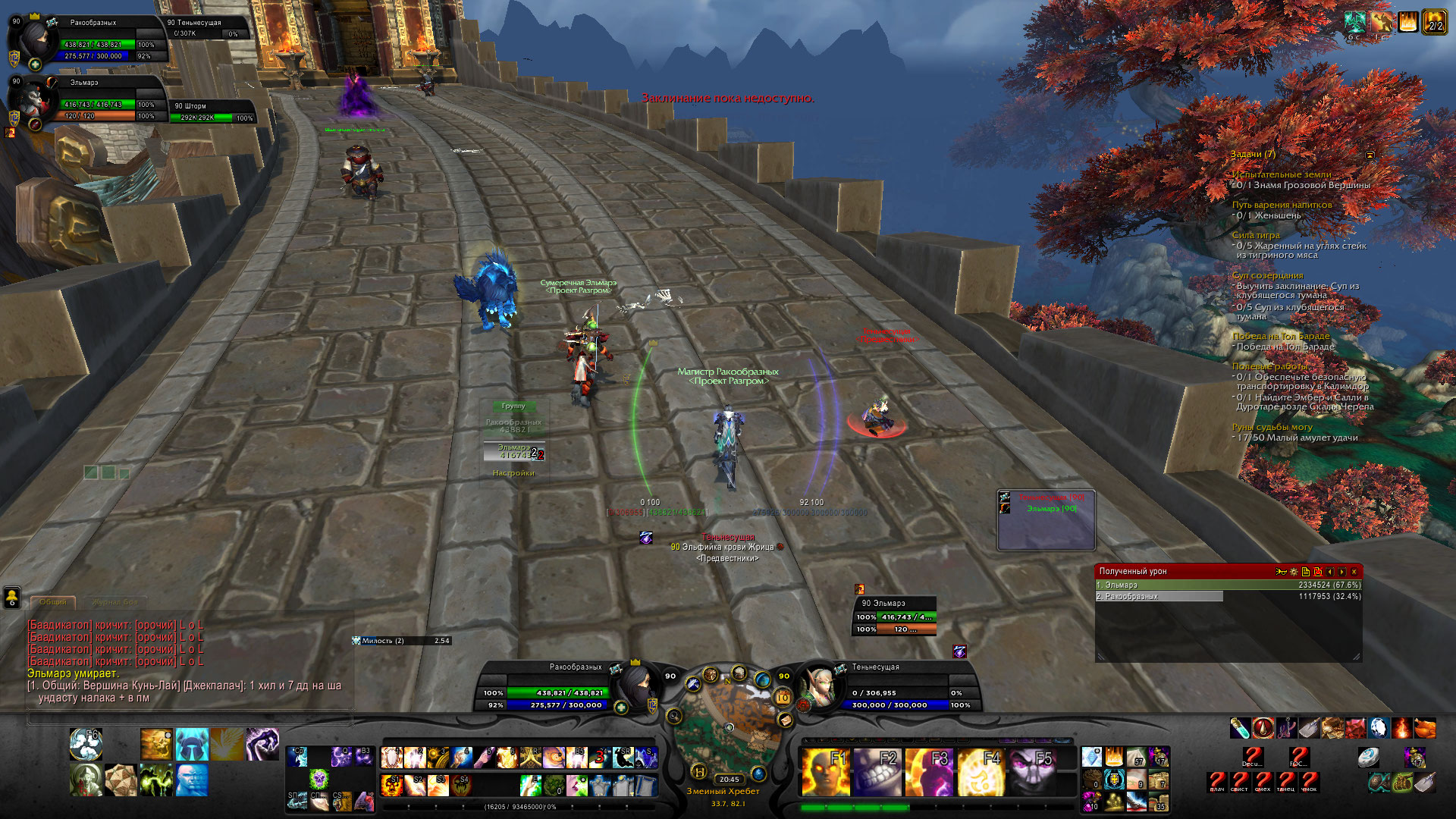Activate the F1 fiery face ability
The height and width of the screenshot is (819, 1456).
click(824, 771)
